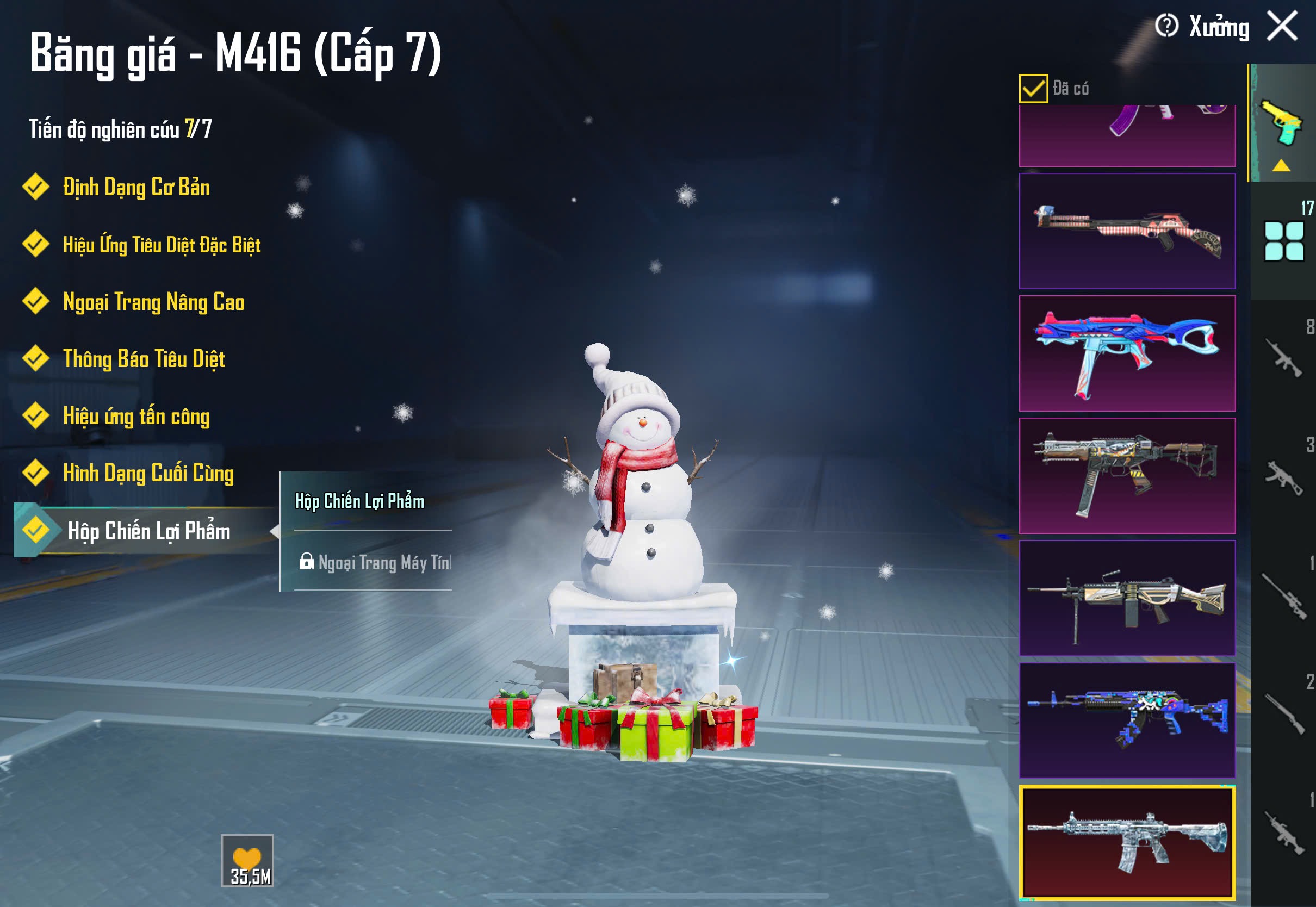Close the weapon upgrade screen
The image size is (1316, 907).
pos(1282,26)
